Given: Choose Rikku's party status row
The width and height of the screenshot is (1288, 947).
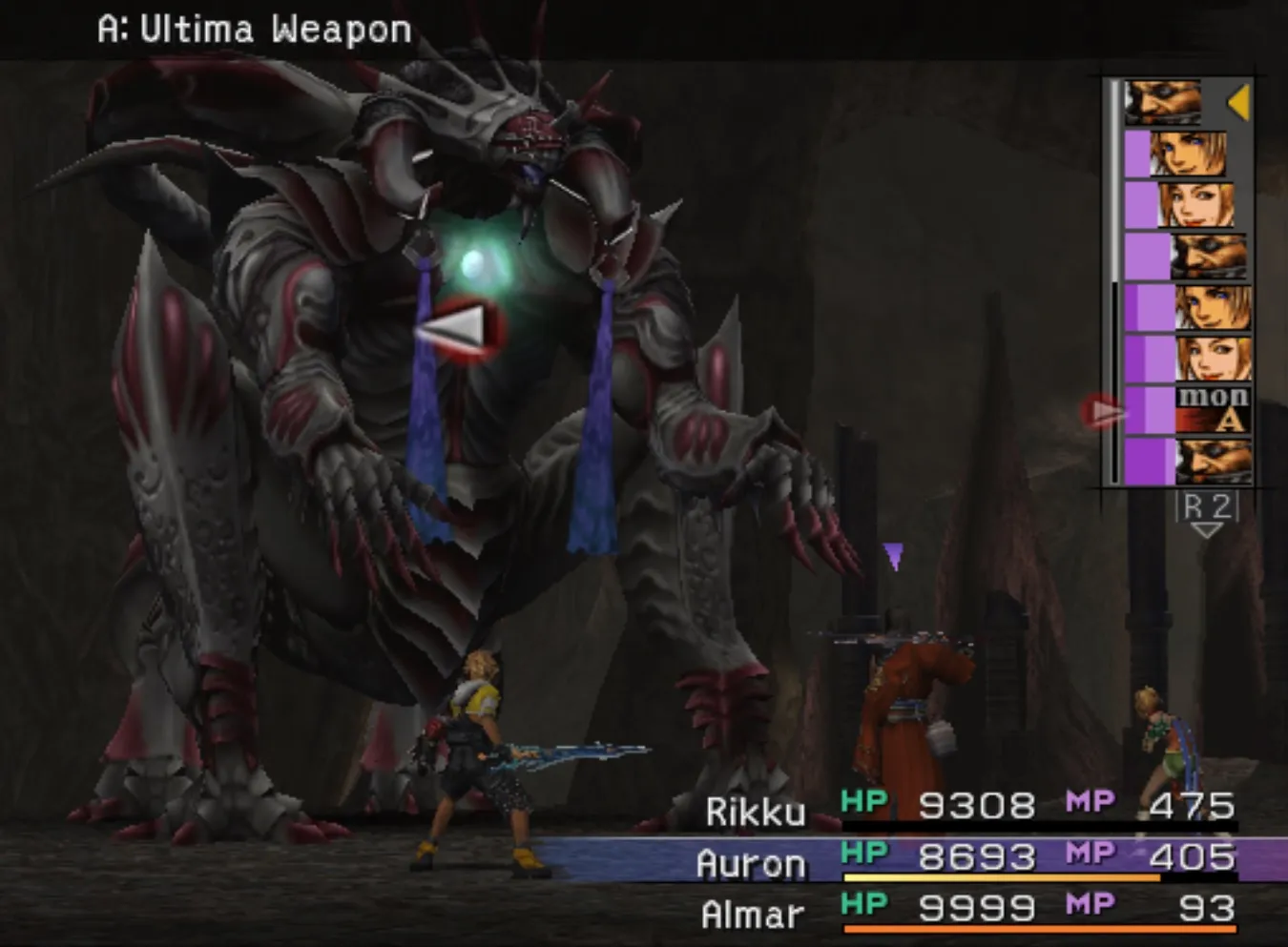Looking at the screenshot, I should pyautogui.click(x=968, y=808).
